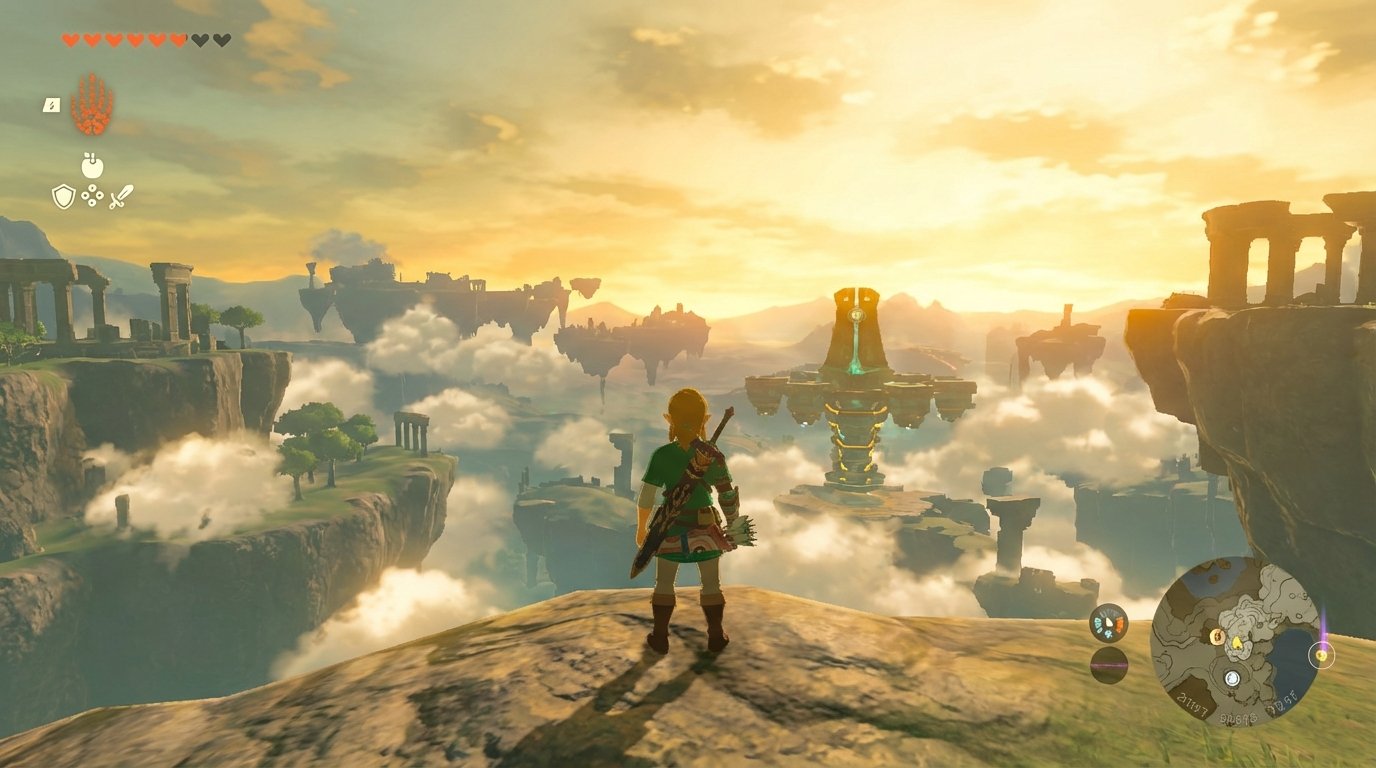Click the needle on the temperature gauge
The width and height of the screenshot is (1376, 768).
coord(1108,620)
